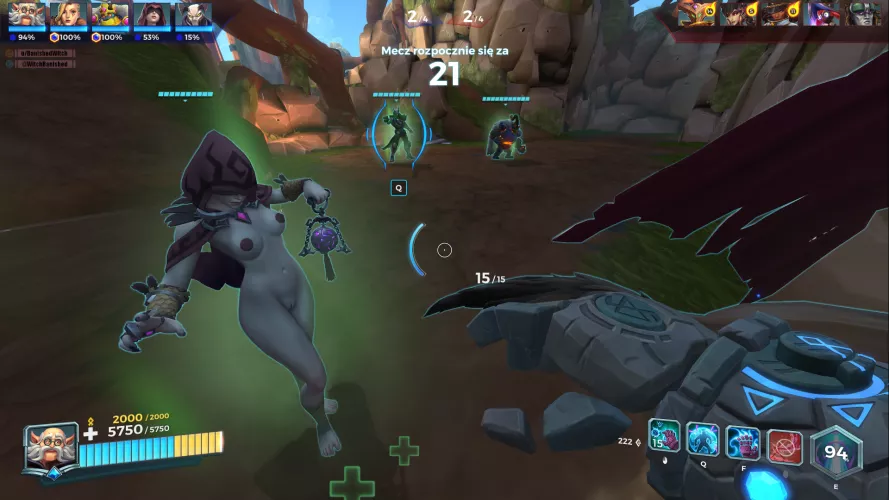Screen dimensions: 889x500
Task: Click the disabled red ability icon
Action: [785, 445]
